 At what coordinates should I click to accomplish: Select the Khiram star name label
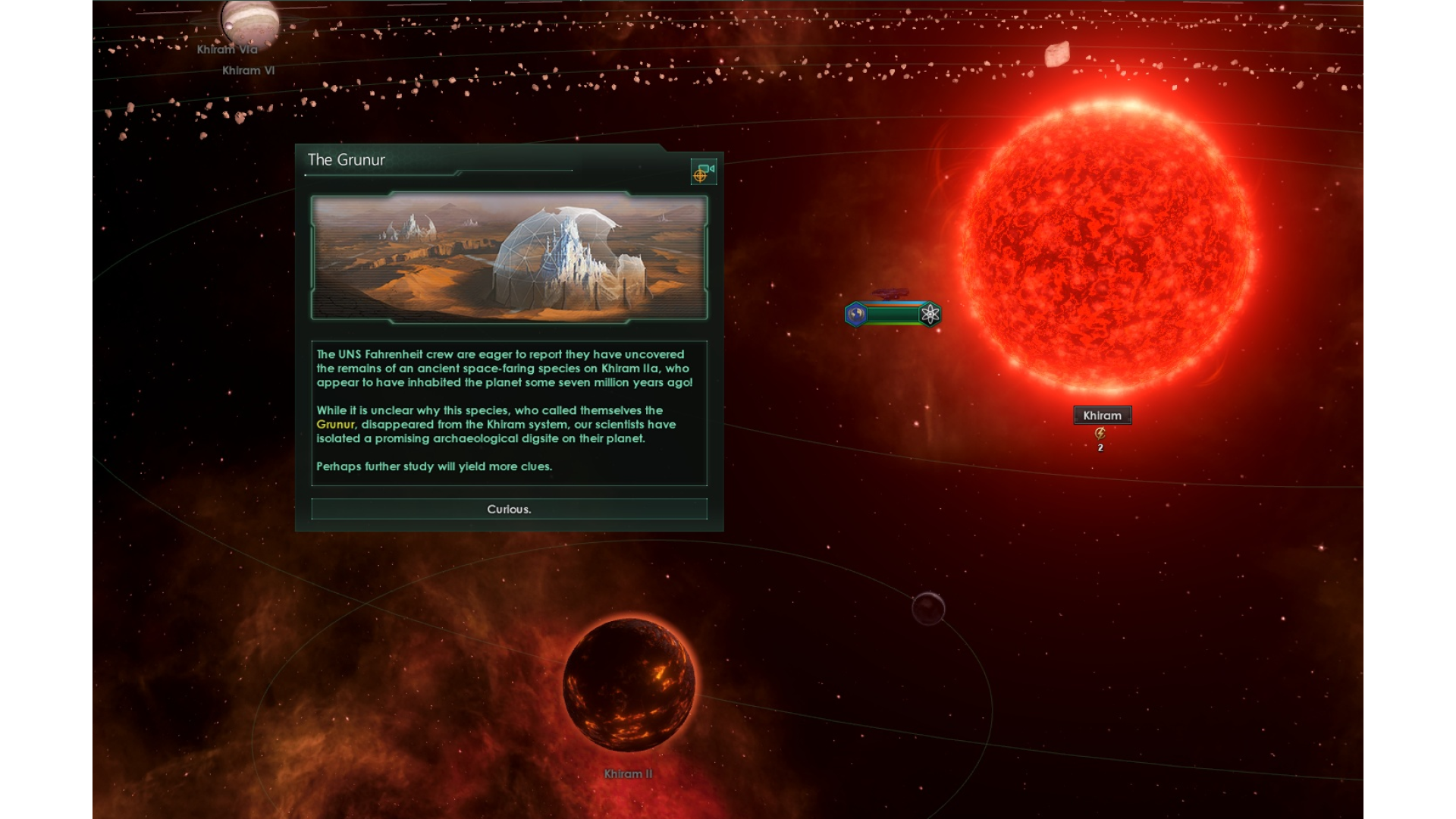click(x=1102, y=416)
